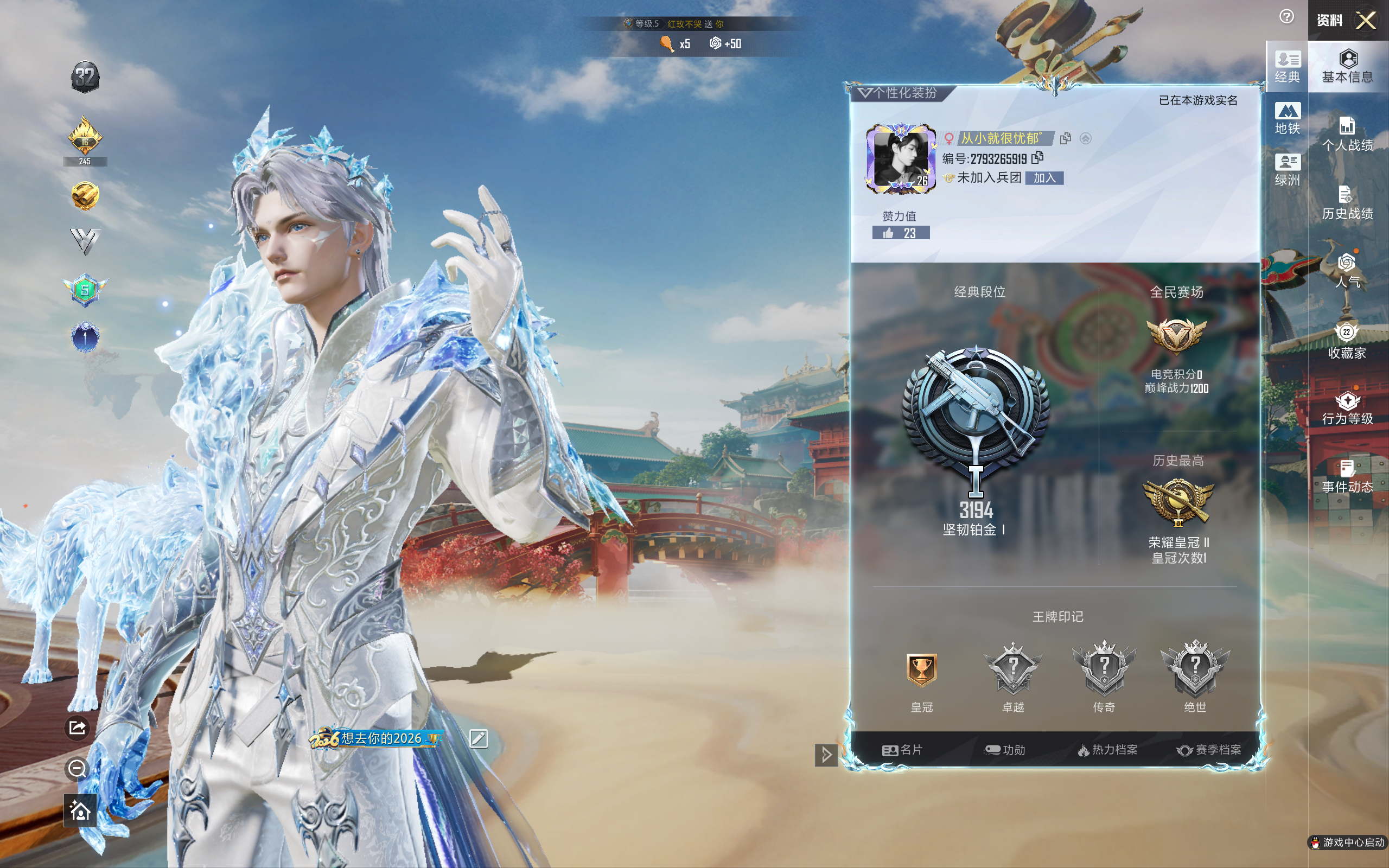Select the 经典 classic mode tab
The height and width of the screenshot is (868, 1389).
[x=1287, y=67]
